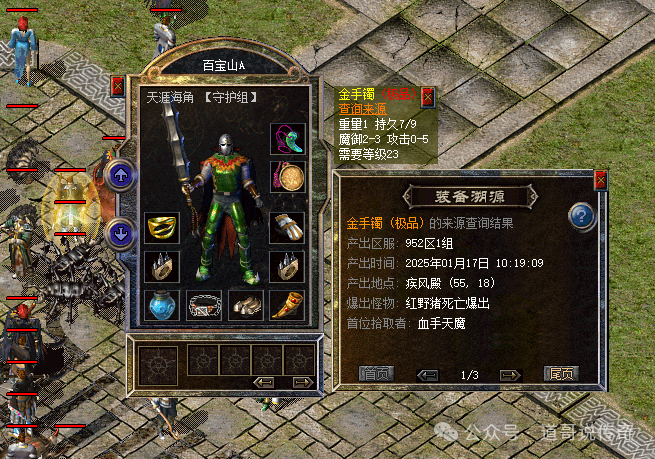
Task: Click the bottom tray right arrow
Action: click(x=299, y=382)
